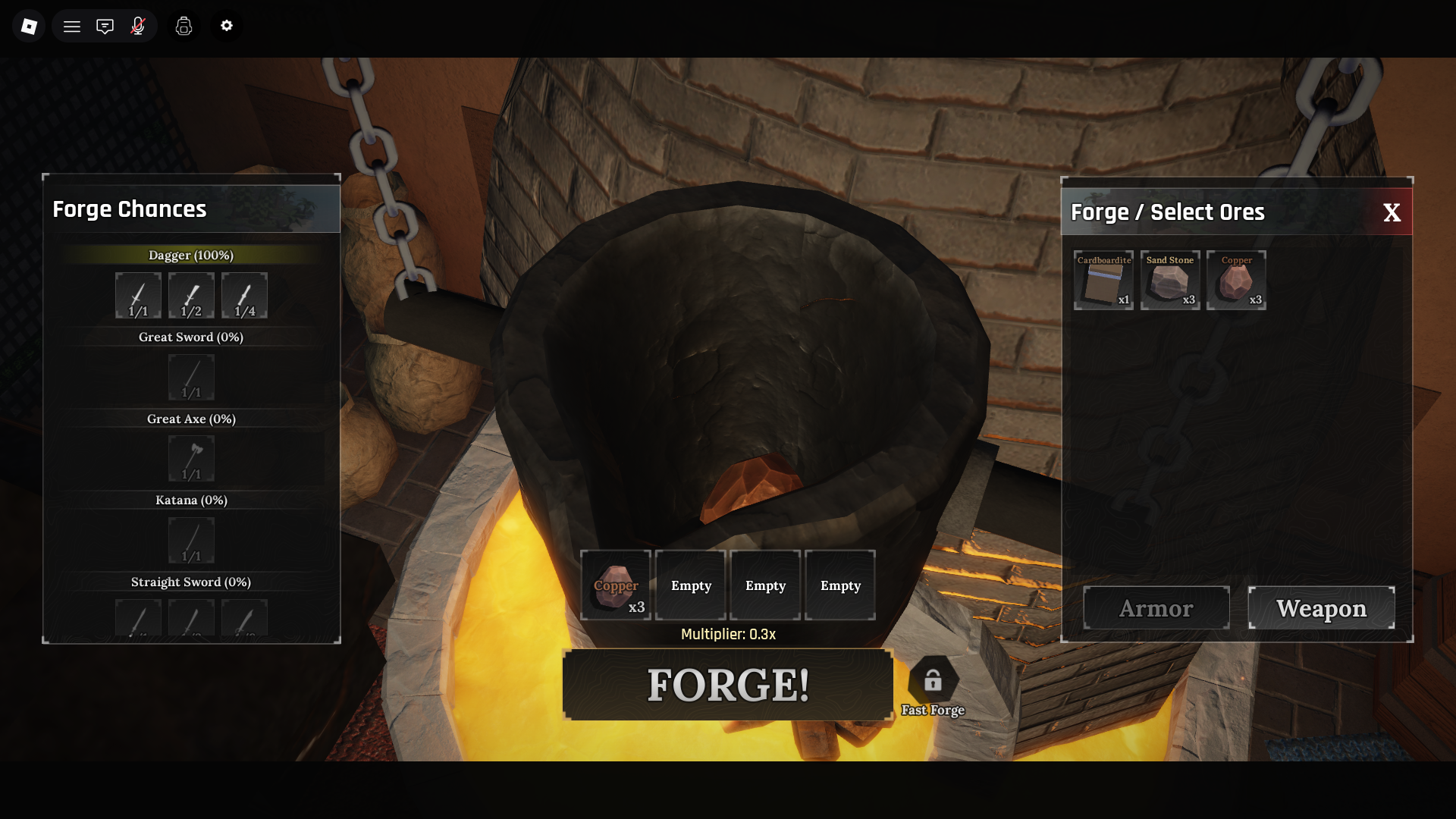Click the 1/1 Dagger icon
The image size is (1456, 819).
[x=137, y=296]
